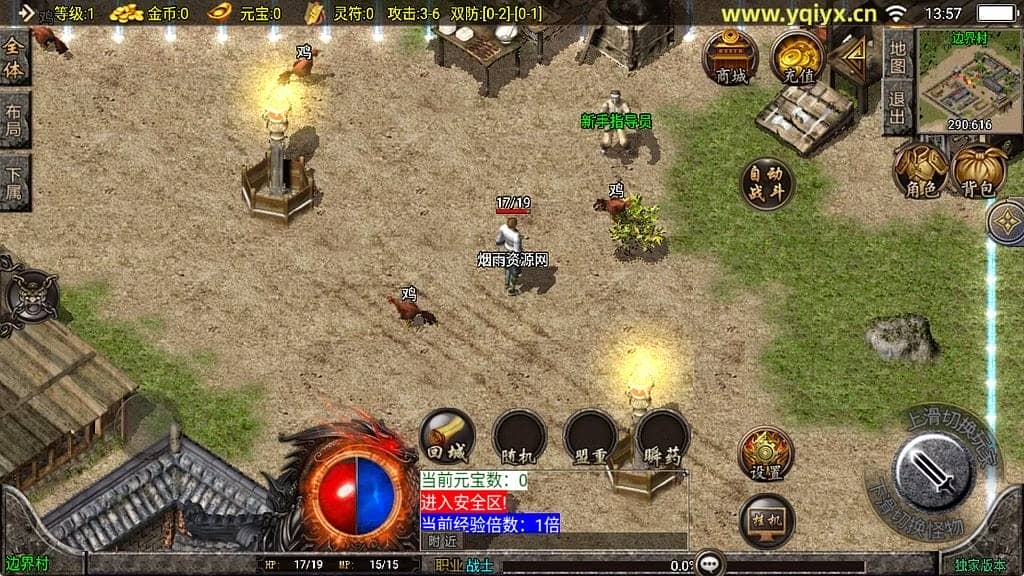
Task: Open the 背包 backpack
Action: [979, 170]
